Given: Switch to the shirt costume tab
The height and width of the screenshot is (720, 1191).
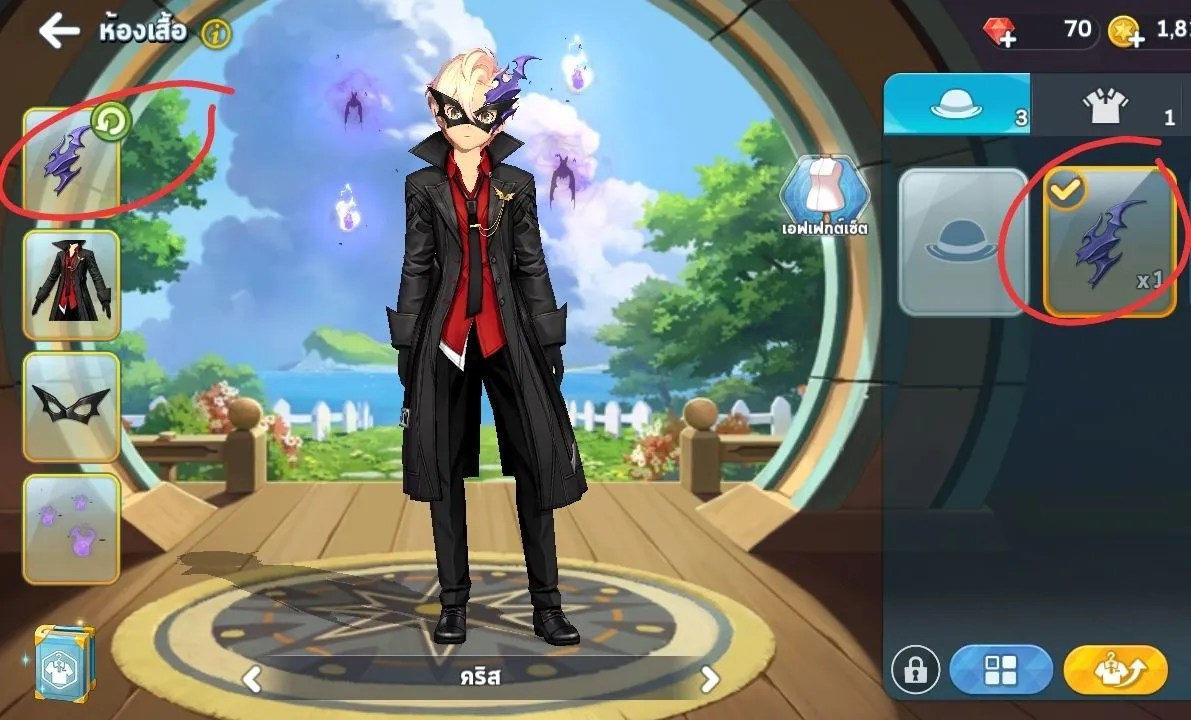Looking at the screenshot, I should click(1108, 106).
